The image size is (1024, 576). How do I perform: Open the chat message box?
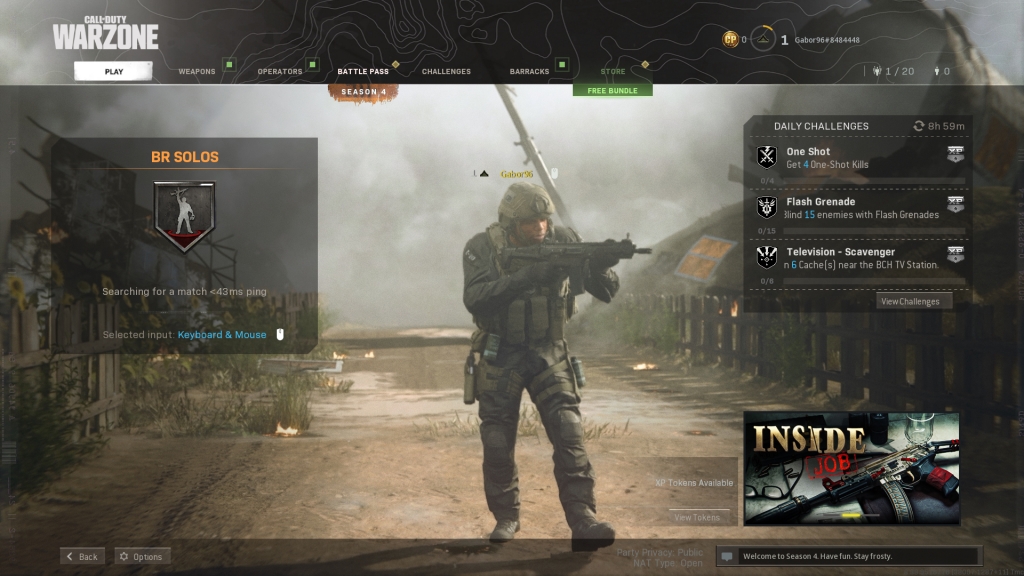coord(848,556)
